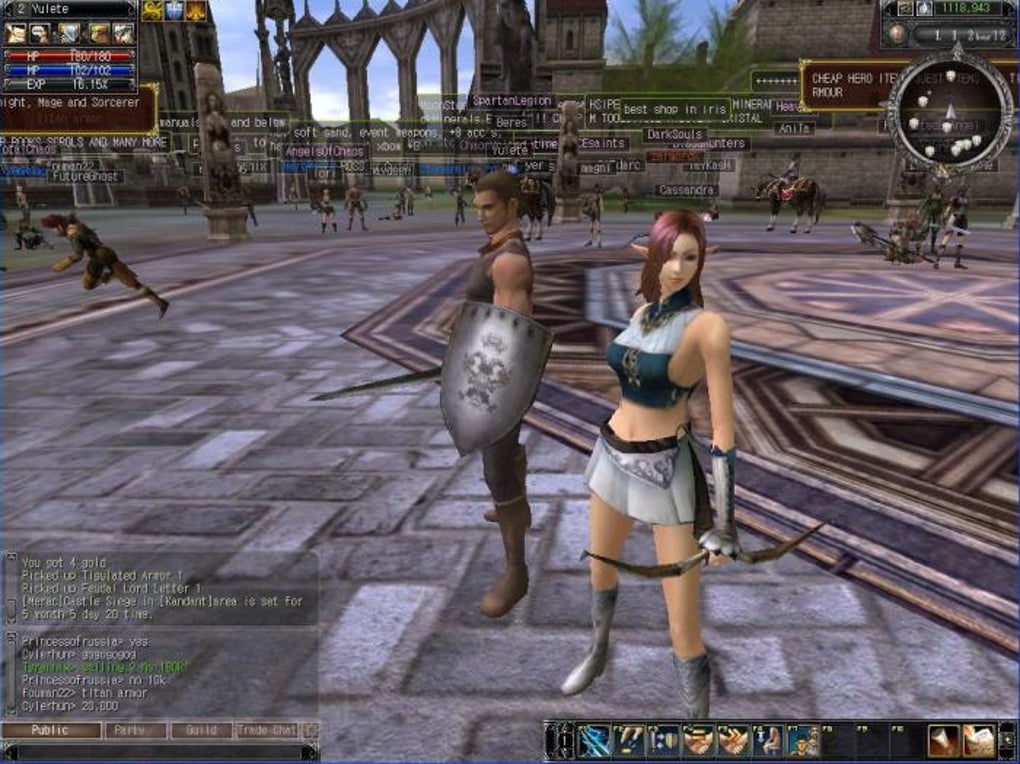Open the parchment letter icon on hotbar
This screenshot has height=764, width=1020.
(x=979, y=740)
